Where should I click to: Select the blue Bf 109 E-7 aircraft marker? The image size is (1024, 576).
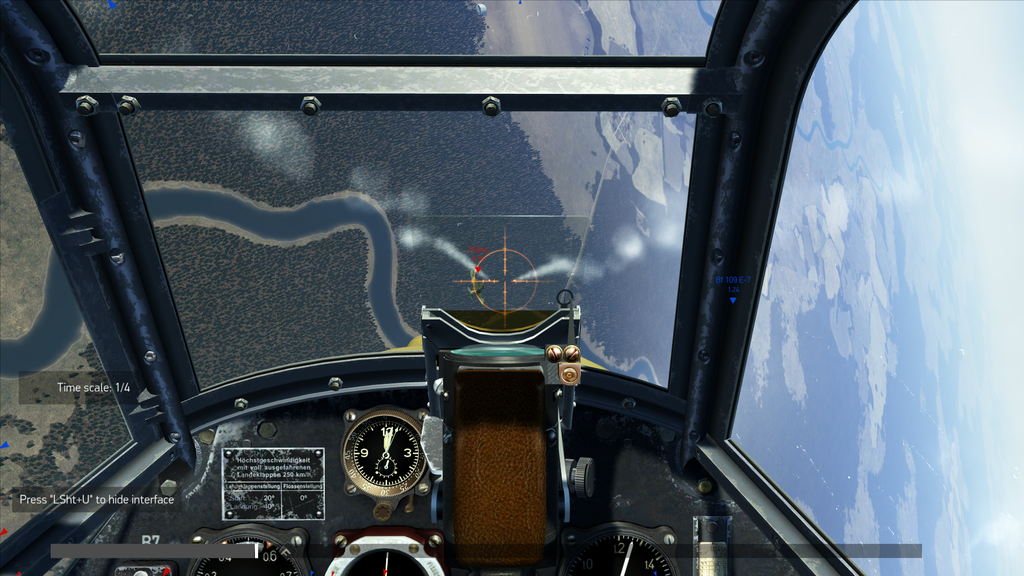coord(732,299)
